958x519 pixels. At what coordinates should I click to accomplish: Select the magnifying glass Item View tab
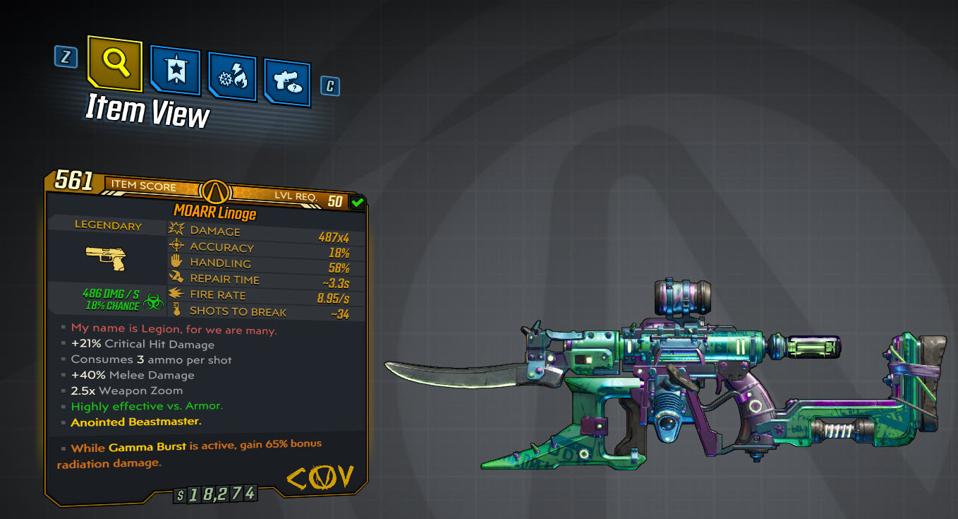(x=115, y=64)
